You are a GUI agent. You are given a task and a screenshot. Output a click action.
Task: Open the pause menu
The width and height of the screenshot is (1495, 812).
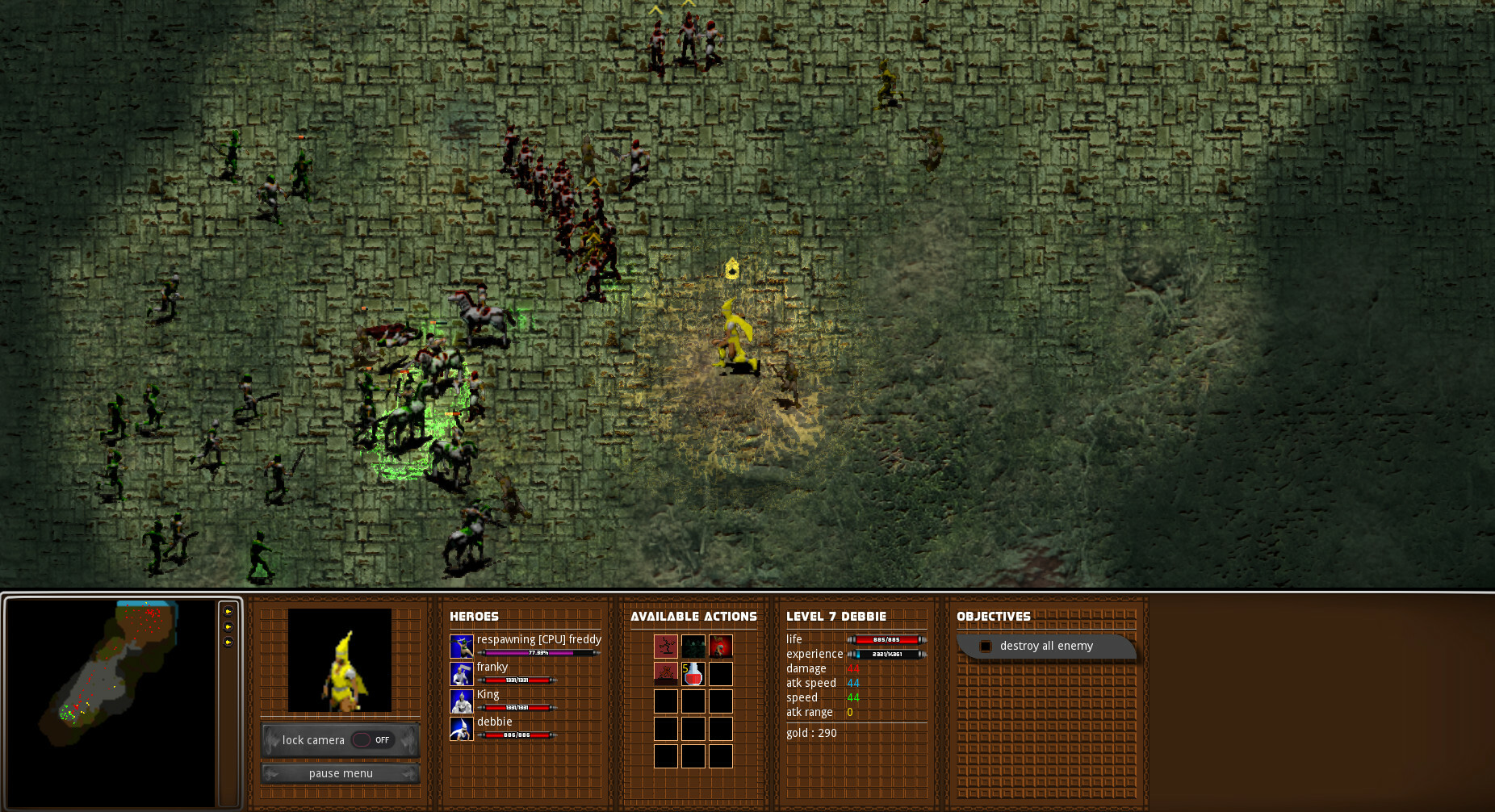click(340, 773)
